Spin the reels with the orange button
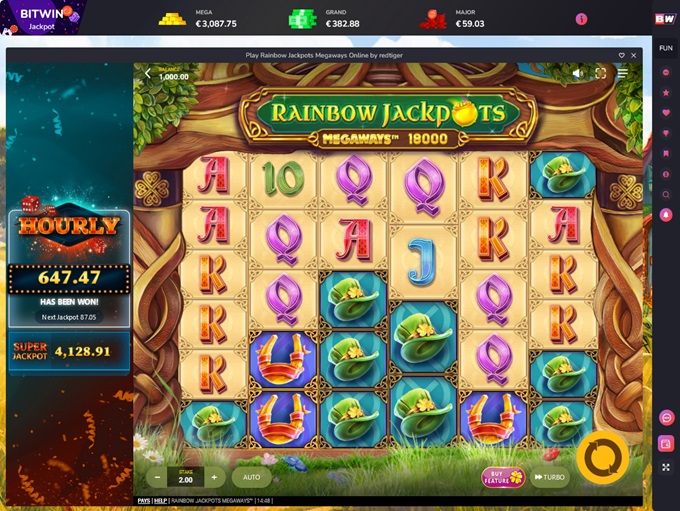680x511 pixels. pyautogui.click(x=603, y=457)
